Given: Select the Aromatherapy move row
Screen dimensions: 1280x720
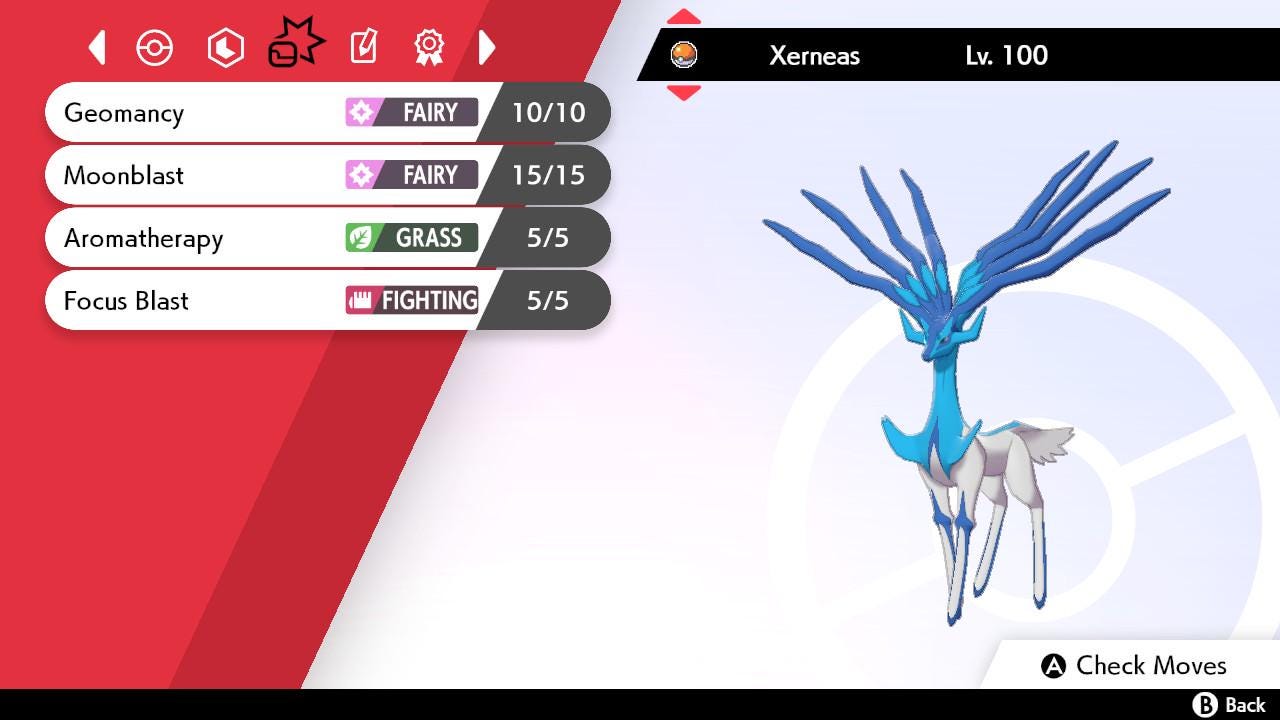Looking at the screenshot, I should [x=326, y=238].
